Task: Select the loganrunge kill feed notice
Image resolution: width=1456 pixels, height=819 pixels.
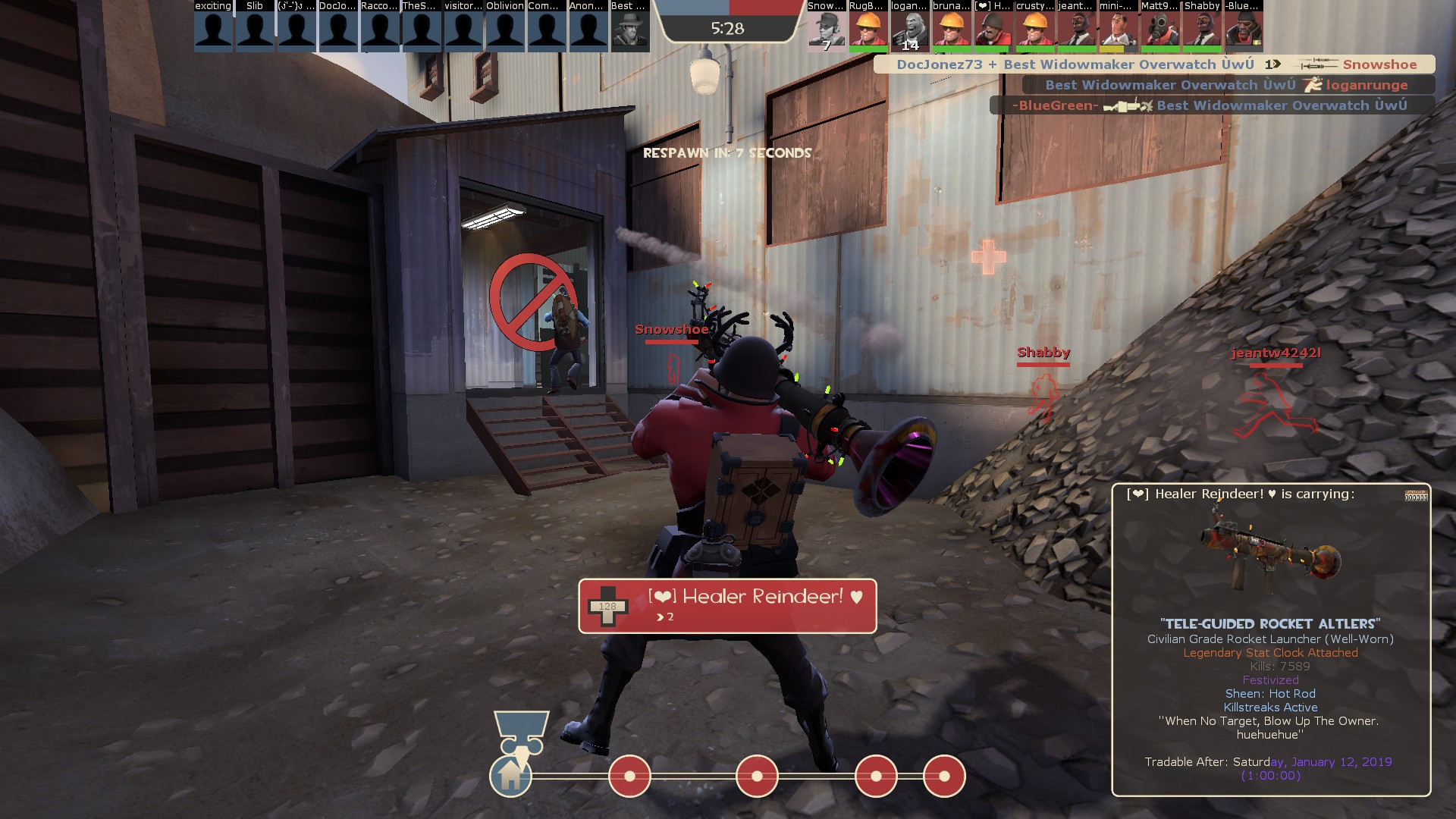Action: (x=1228, y=85)
